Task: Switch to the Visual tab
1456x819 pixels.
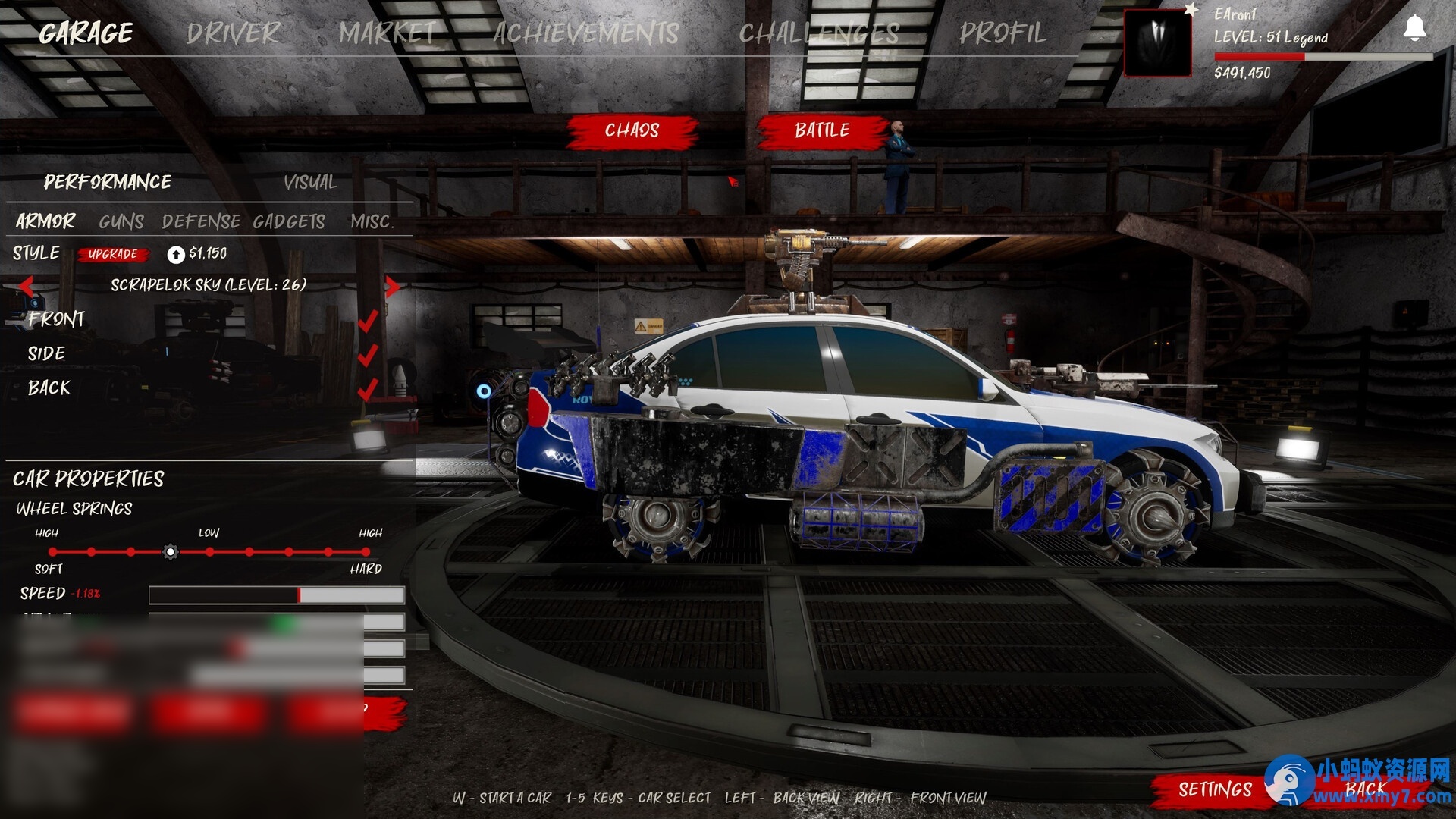Action: (309, 182)
